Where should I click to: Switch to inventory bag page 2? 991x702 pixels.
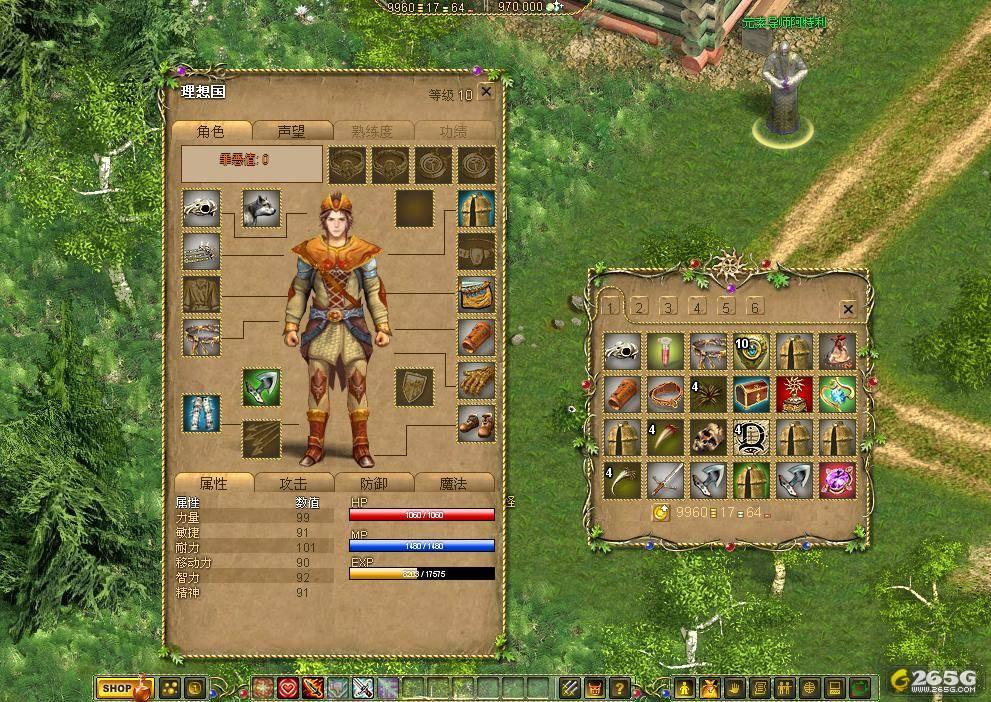(640, 307)
